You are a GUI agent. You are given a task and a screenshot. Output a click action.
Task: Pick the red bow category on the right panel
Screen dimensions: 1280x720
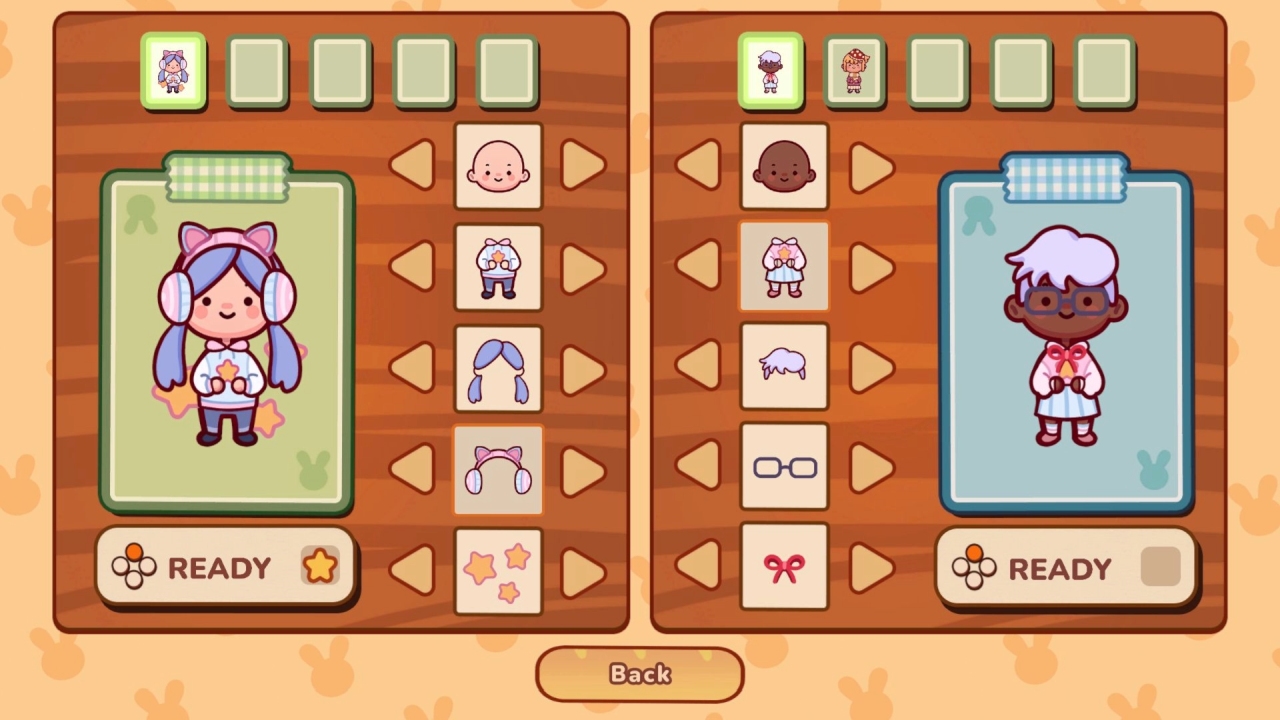[784, 567]
